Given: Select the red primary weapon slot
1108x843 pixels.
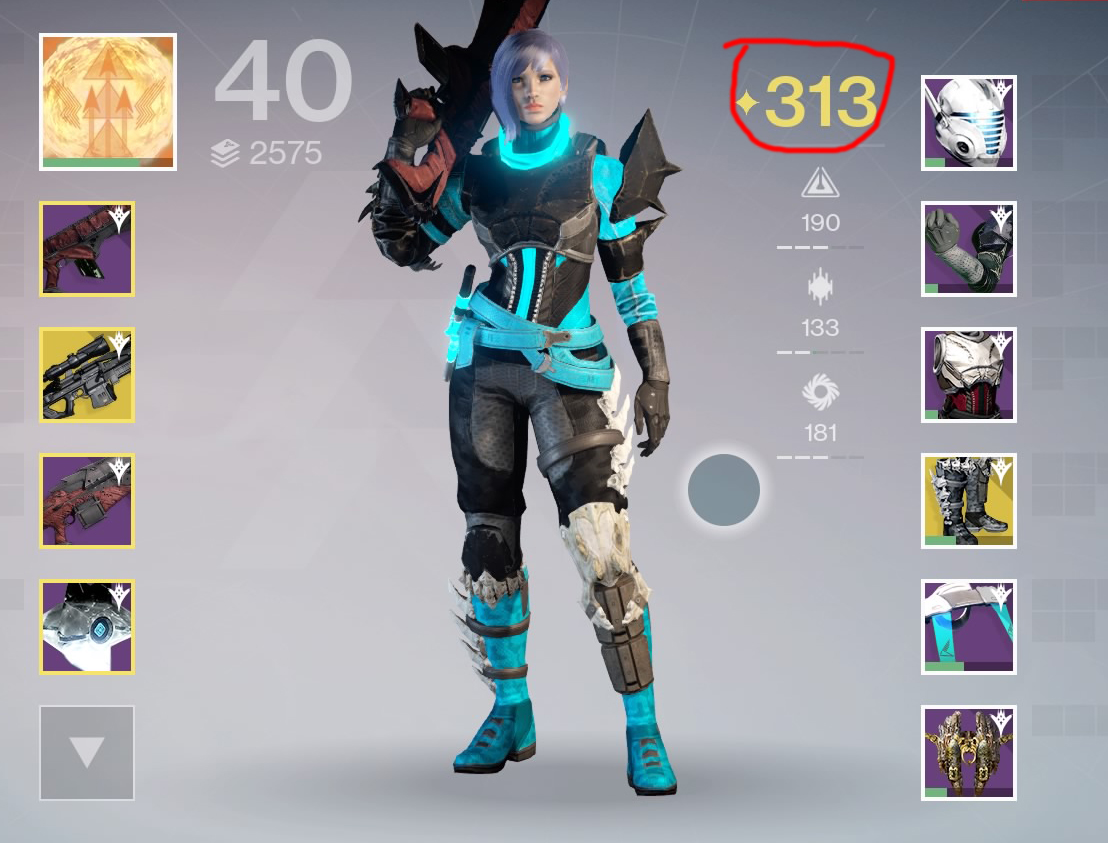Looking at the screenshot, I should (x=87, y=249).
